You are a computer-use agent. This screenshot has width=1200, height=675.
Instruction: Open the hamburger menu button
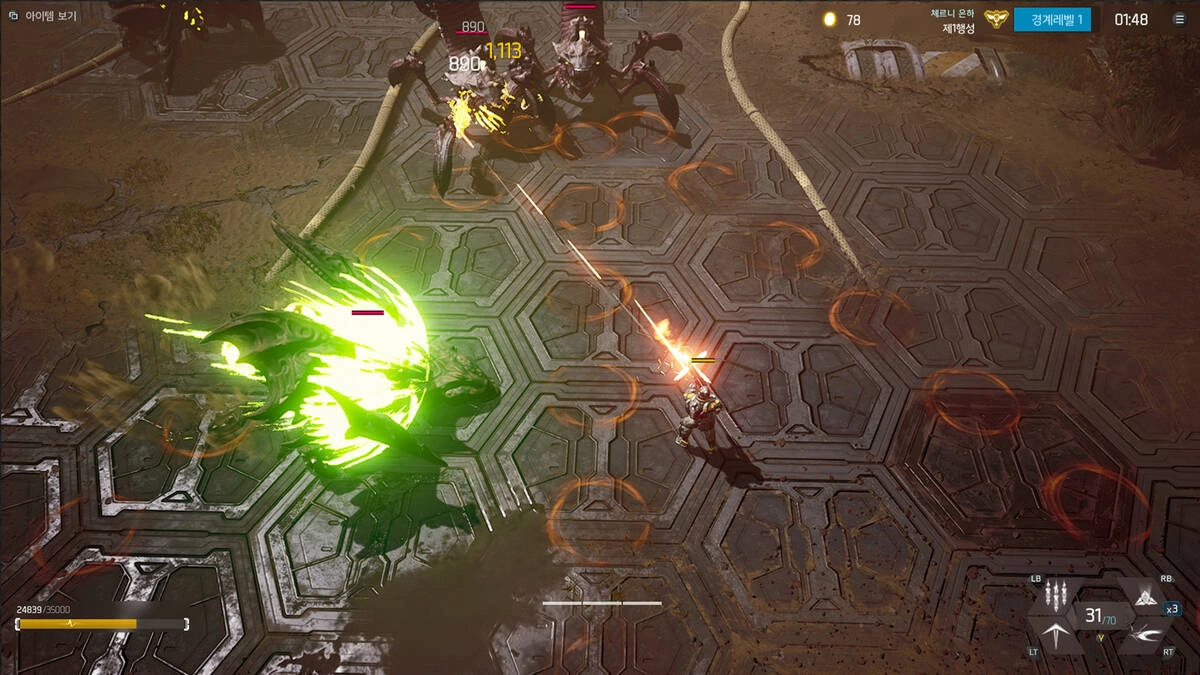pos(1179,19)
